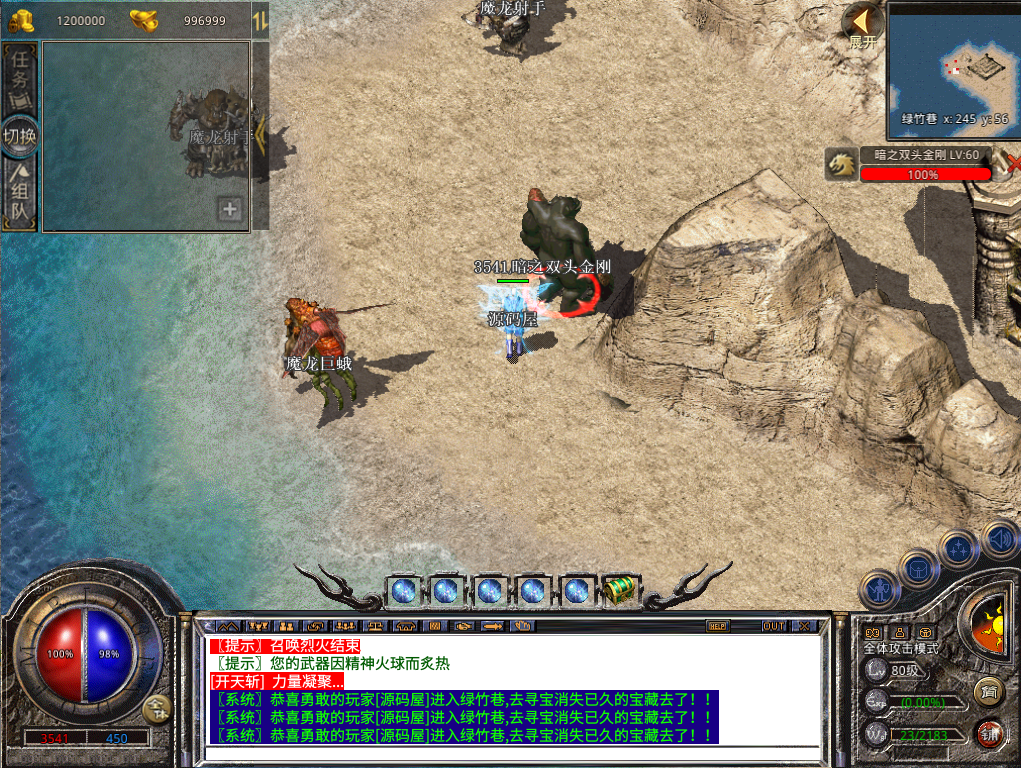Image resolution: width=1021 pixels, height=768 pixels.
Task: Open the green treasure chest on the hotbar
Action: [x=618, y=590]
